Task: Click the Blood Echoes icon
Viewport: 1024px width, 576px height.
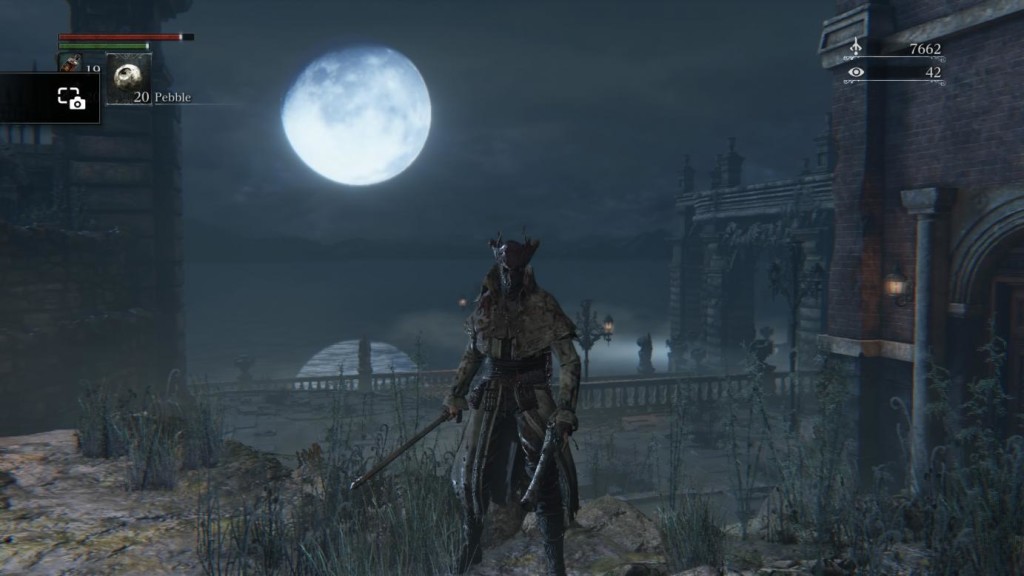Action: click(x=855, y=47)
